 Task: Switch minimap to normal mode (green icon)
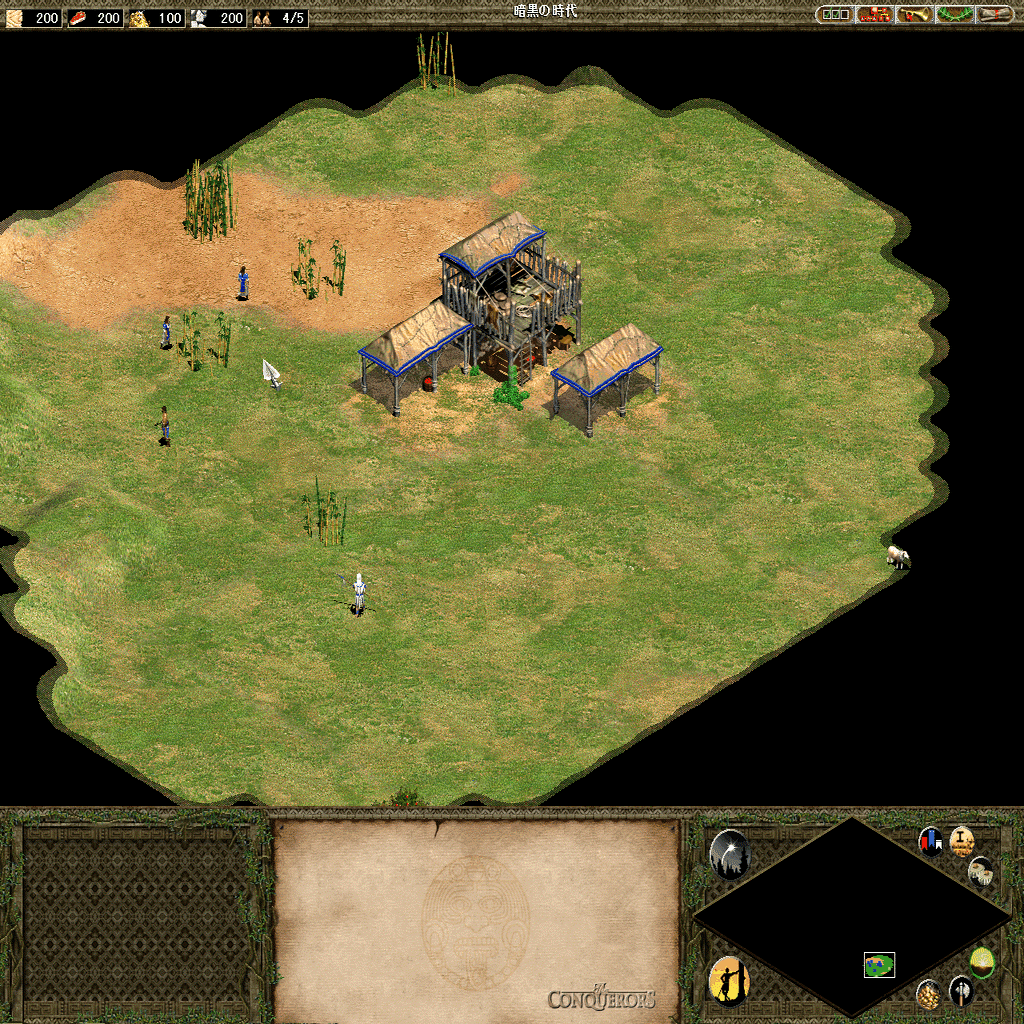(x=982, y=962)
